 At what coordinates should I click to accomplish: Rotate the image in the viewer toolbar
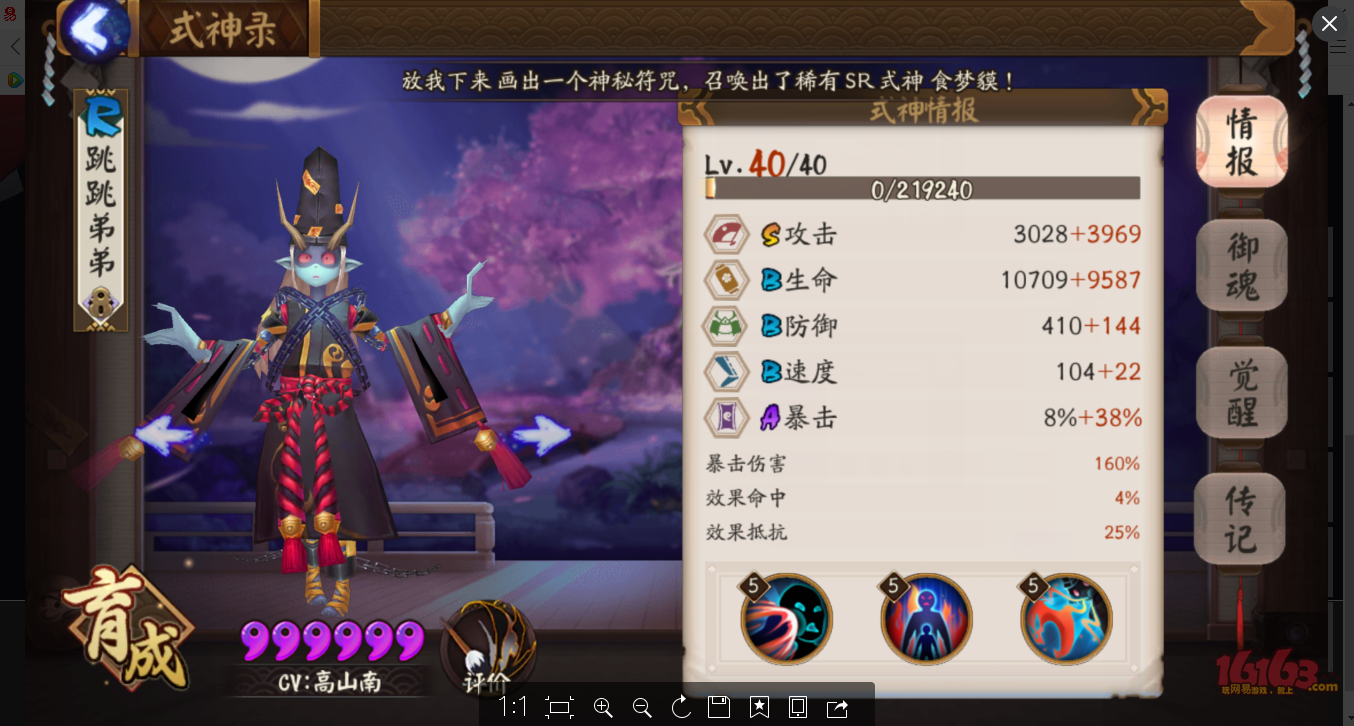point(681,708)
